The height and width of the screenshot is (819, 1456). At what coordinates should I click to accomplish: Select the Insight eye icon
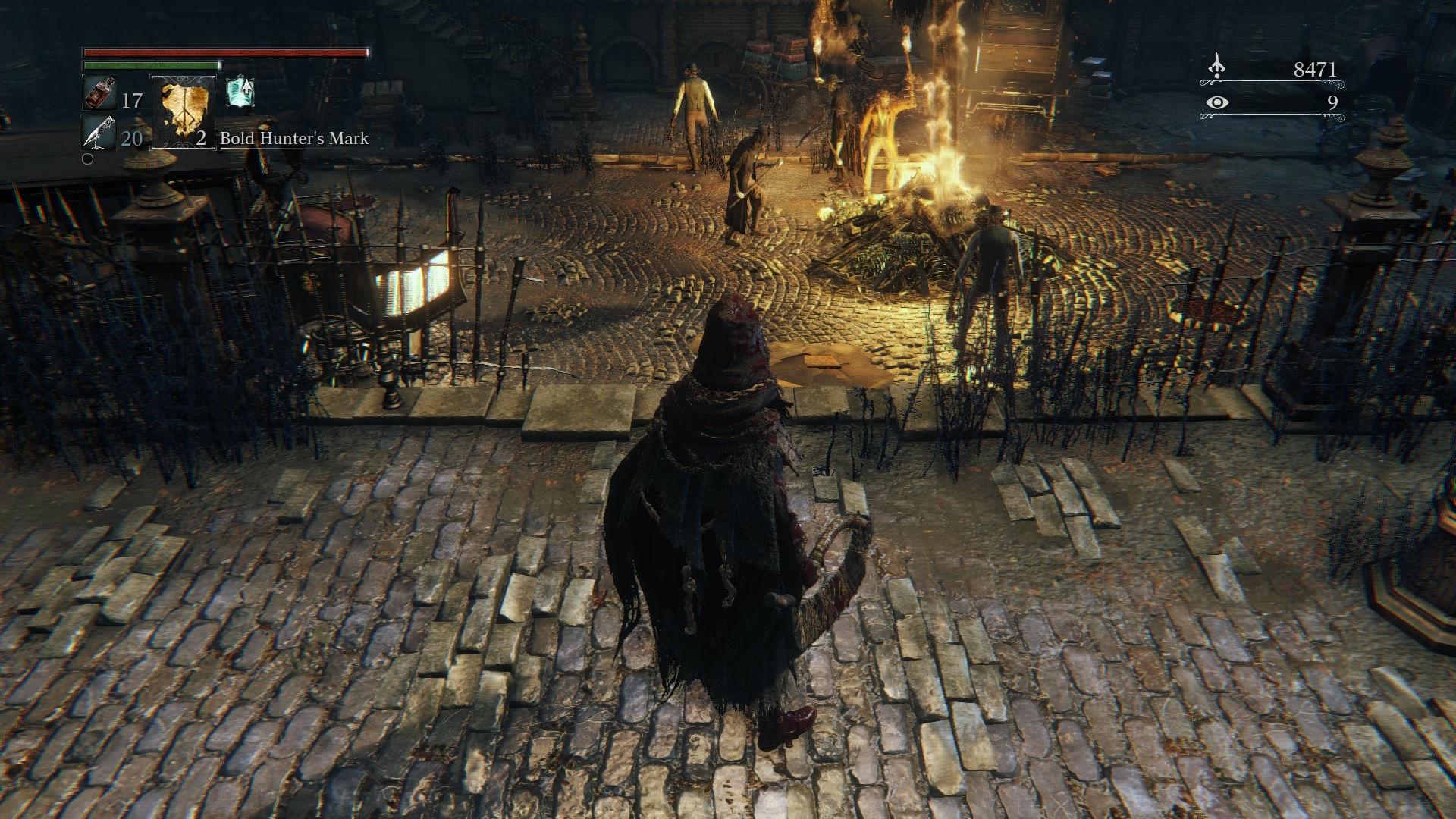click(x=1216, y=102)
